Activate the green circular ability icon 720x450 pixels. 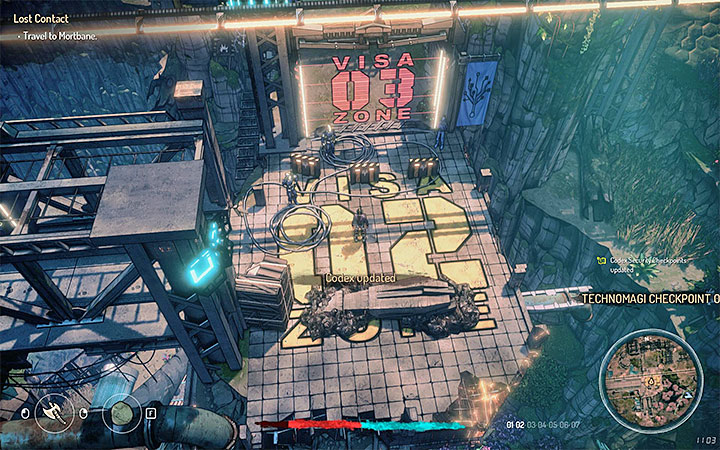122,411
